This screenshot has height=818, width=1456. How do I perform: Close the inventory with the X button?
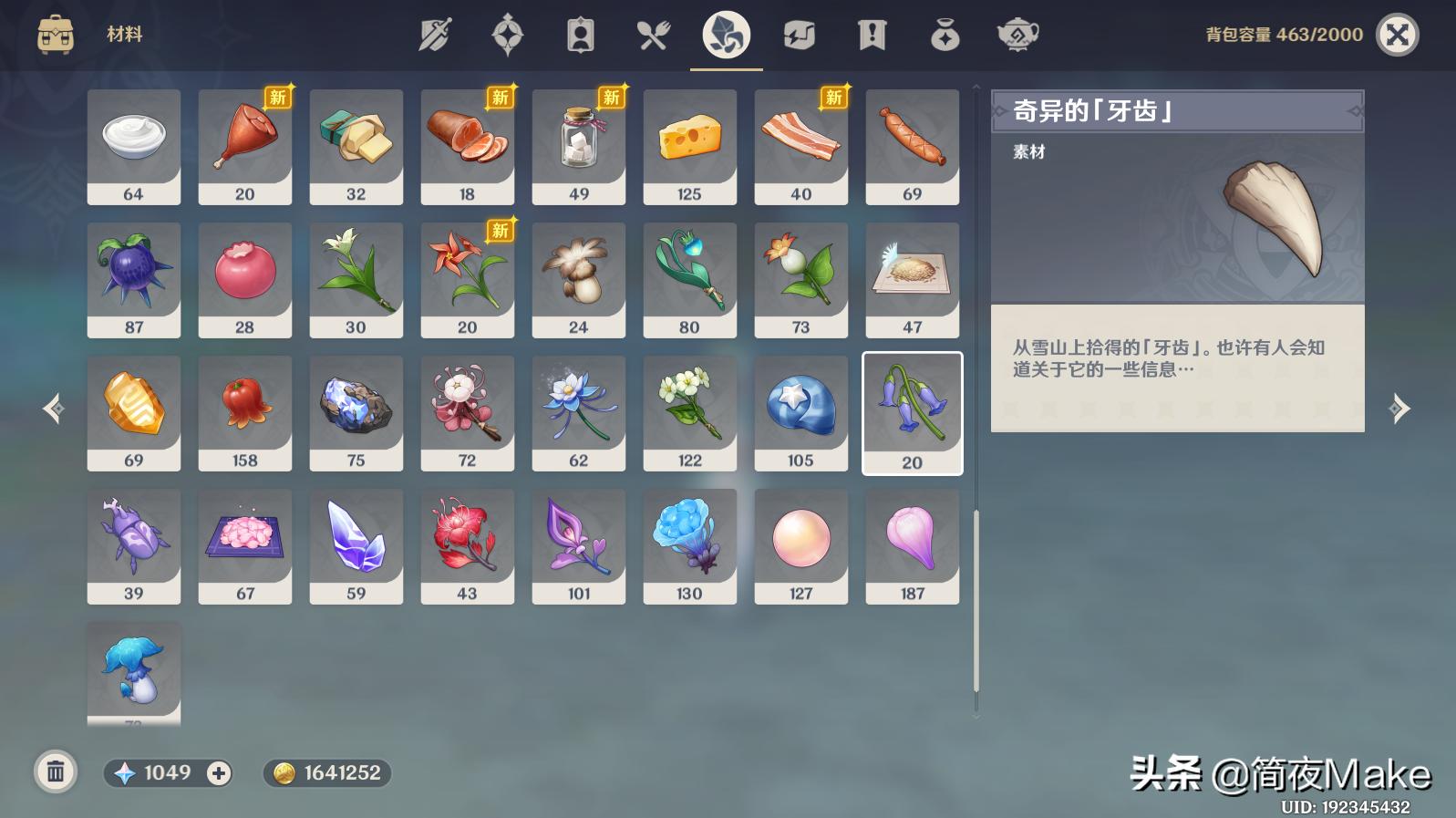(1396, 34)
